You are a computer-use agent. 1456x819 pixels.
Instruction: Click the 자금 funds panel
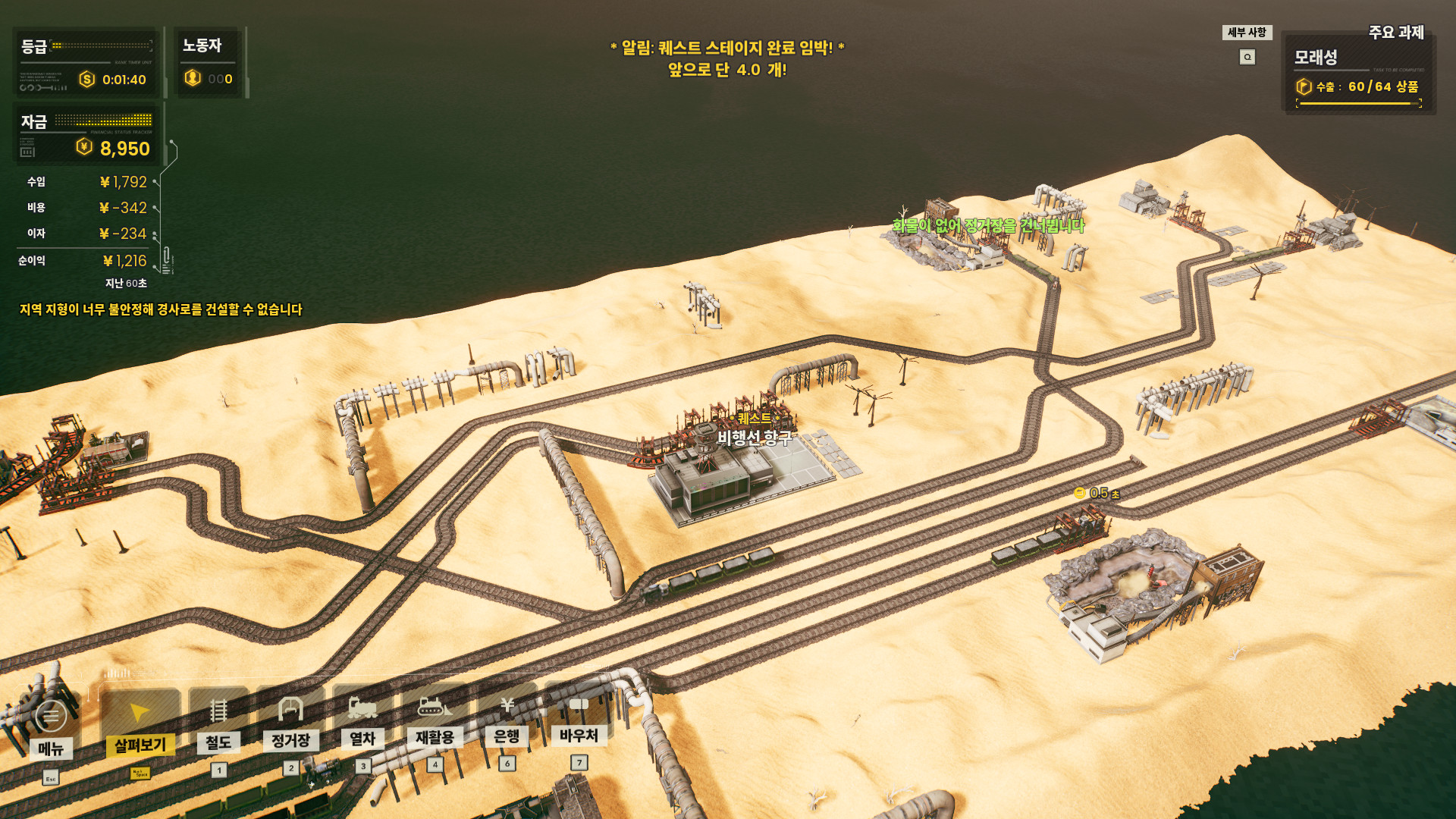coord(87,135)
